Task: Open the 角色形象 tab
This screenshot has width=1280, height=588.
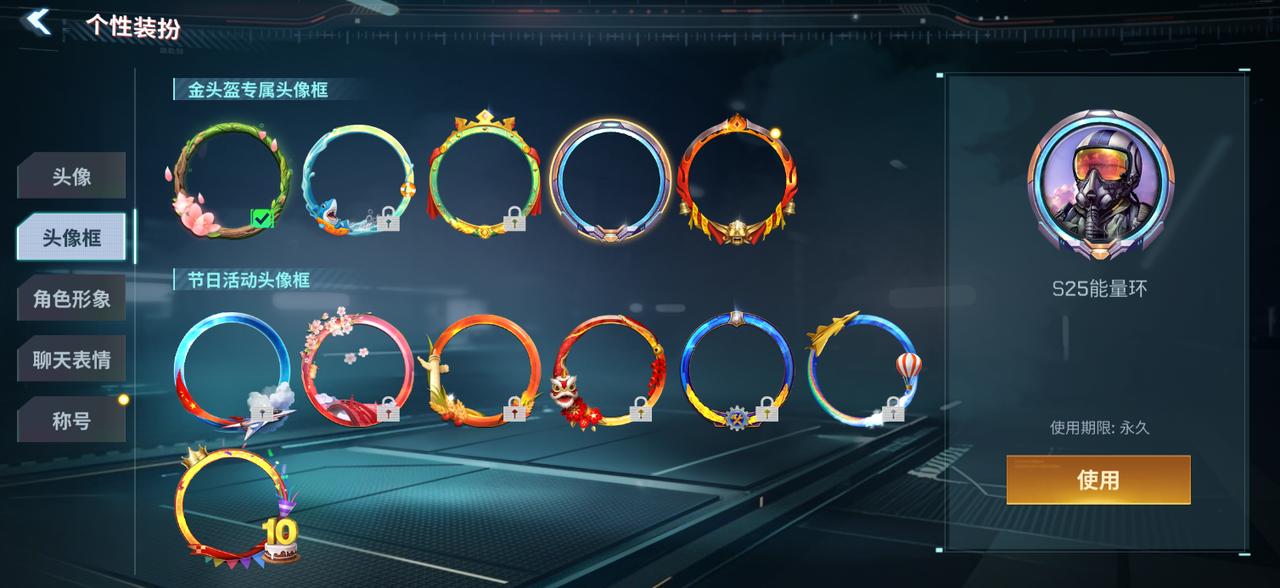Action: click(x=71, y=299)
